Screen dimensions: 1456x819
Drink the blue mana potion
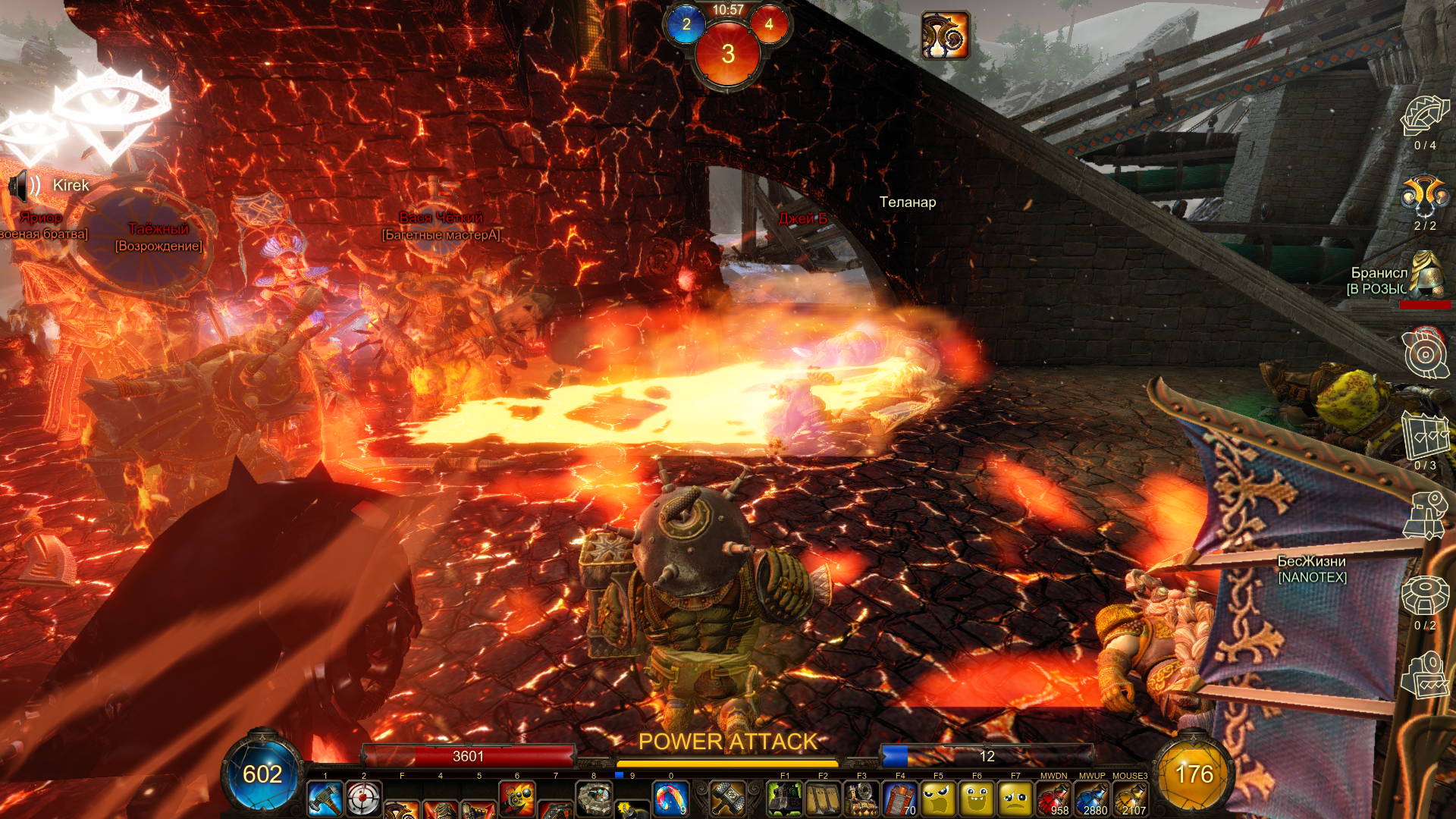click(1092, 799)
